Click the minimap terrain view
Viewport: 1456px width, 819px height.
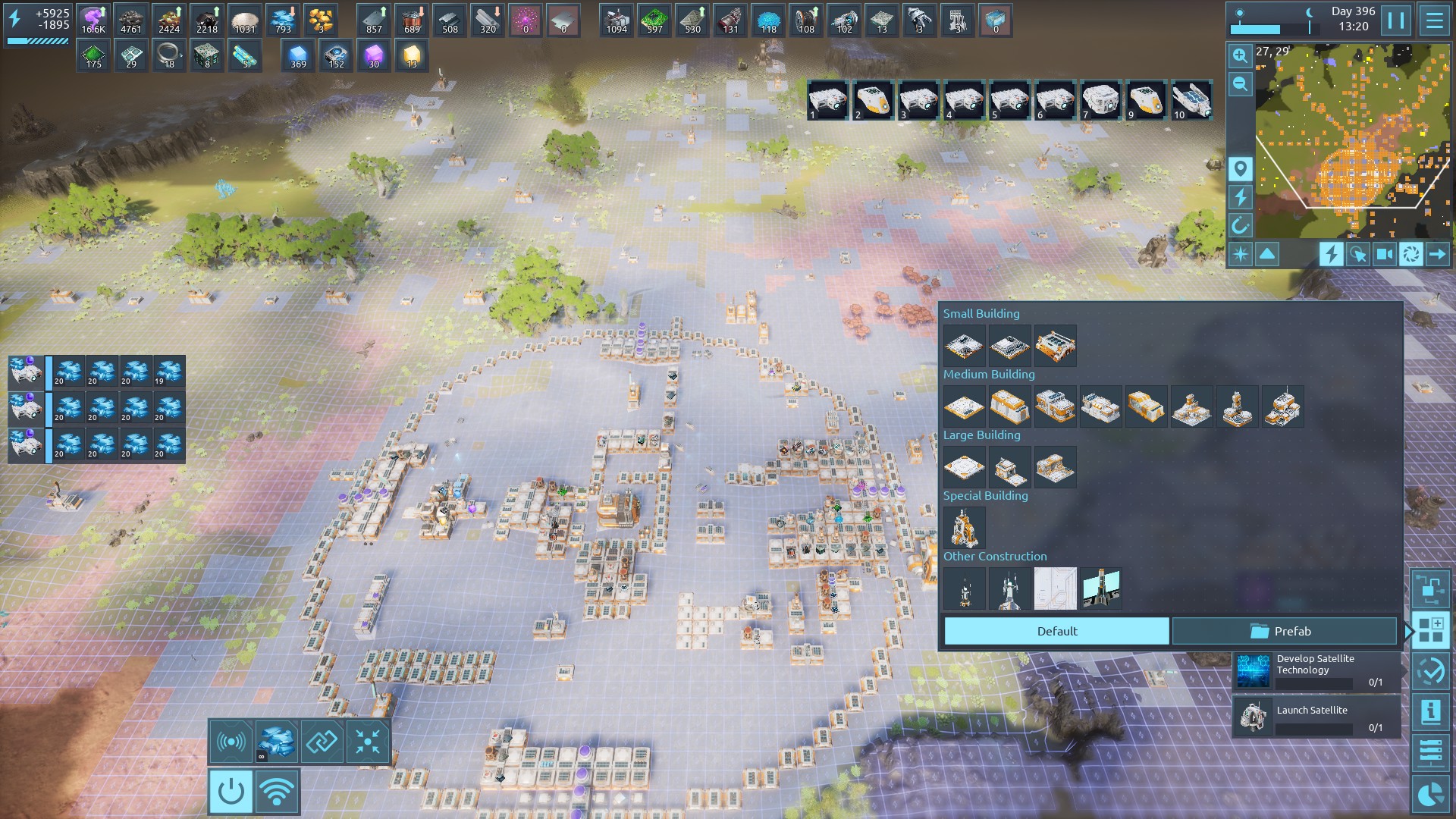coord(1353,140)
